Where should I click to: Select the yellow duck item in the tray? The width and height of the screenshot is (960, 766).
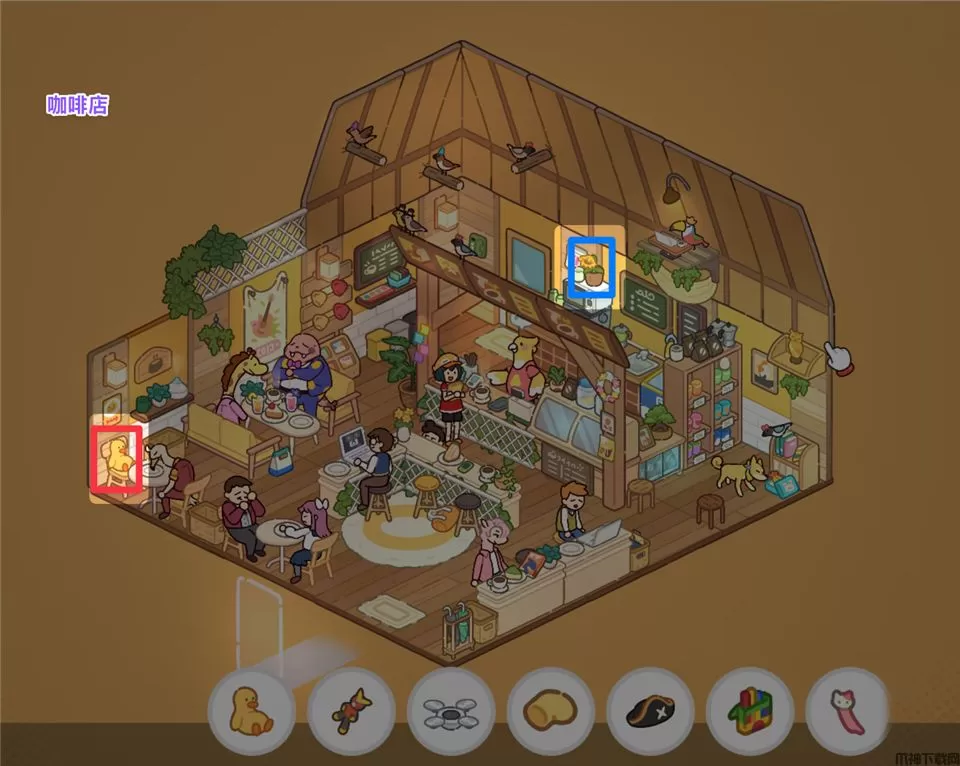pos(251,710)
